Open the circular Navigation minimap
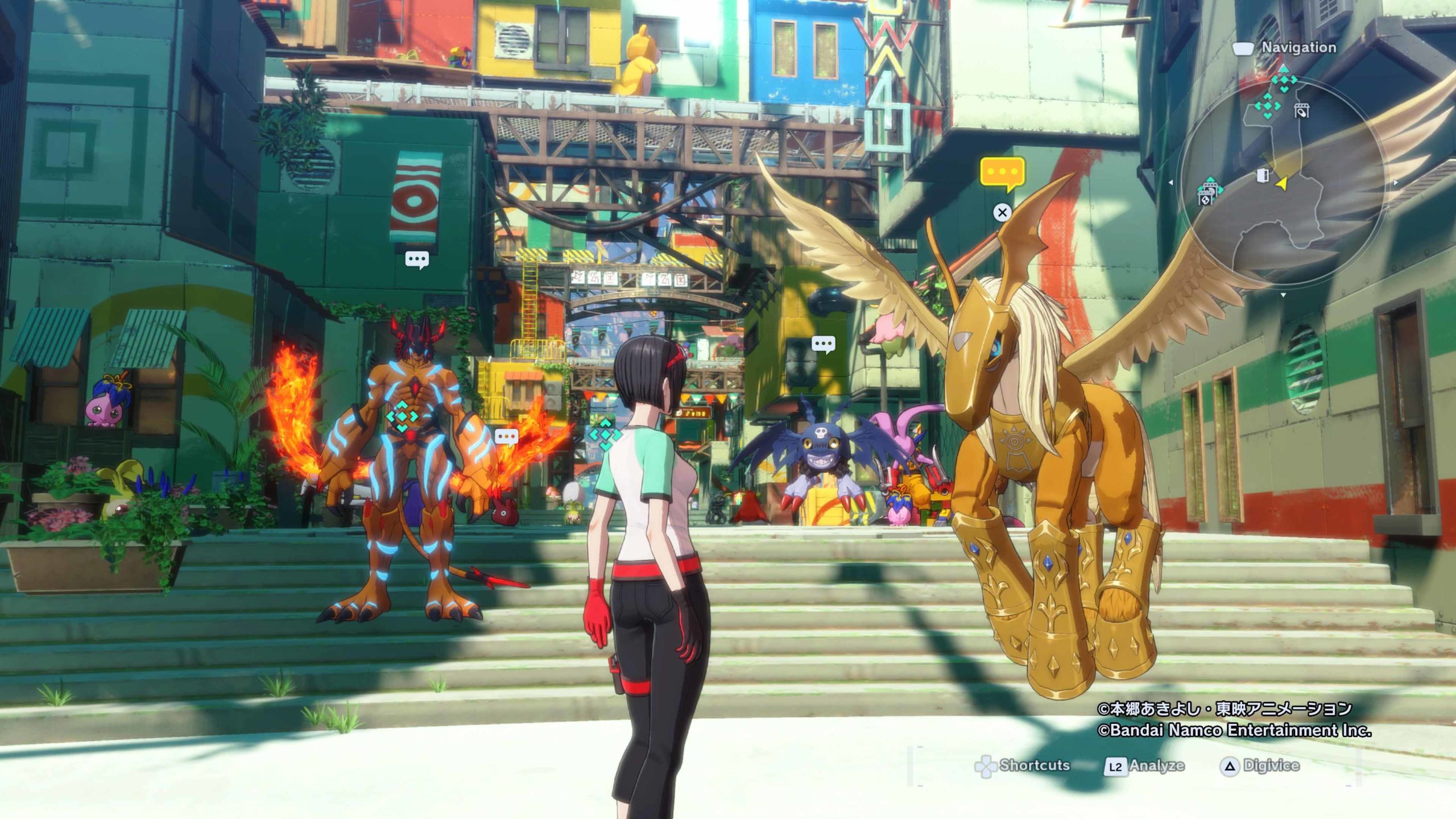 point(1283,182)
